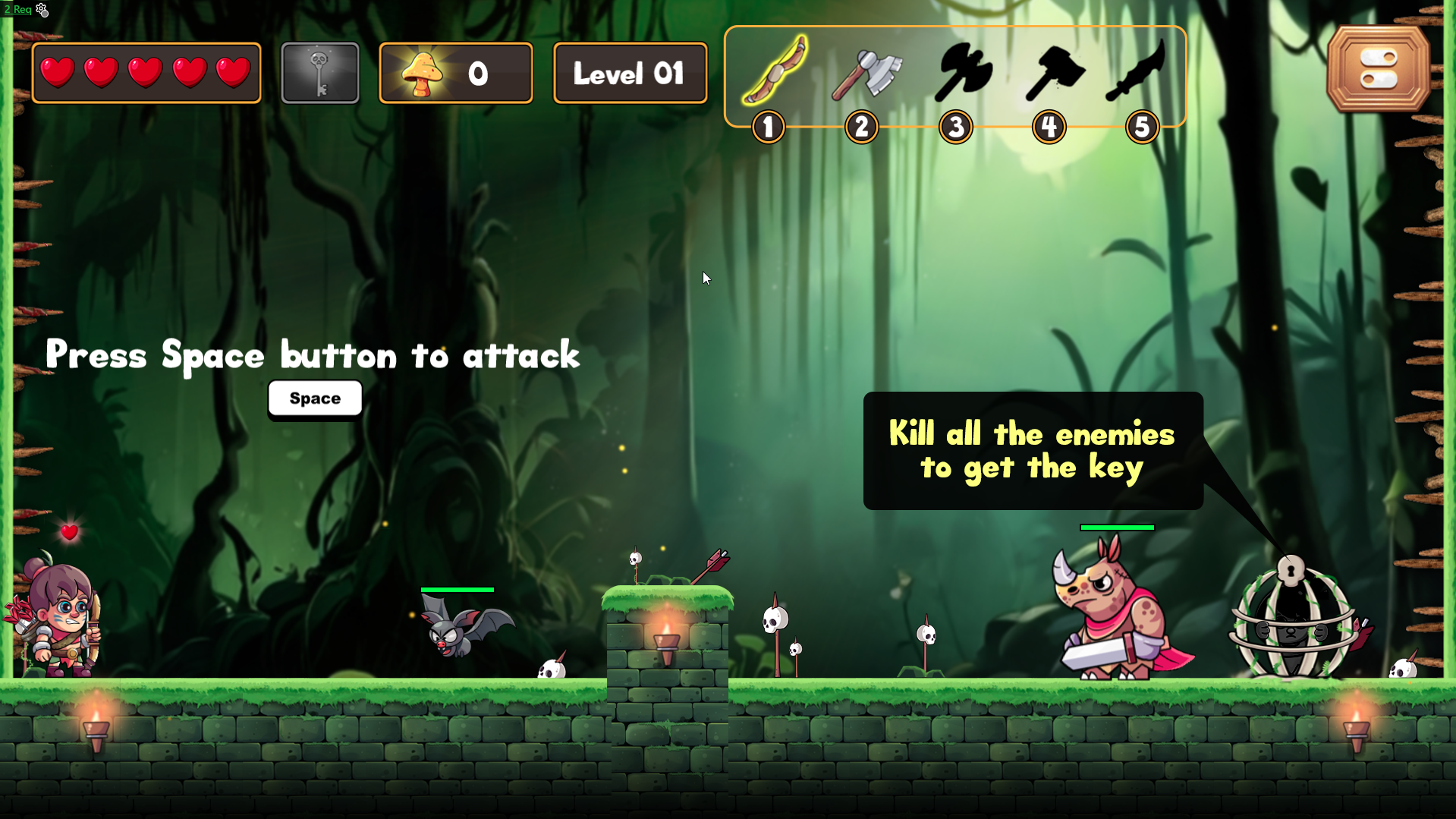Open the '2 Req' debug link

tap(17, 9)
